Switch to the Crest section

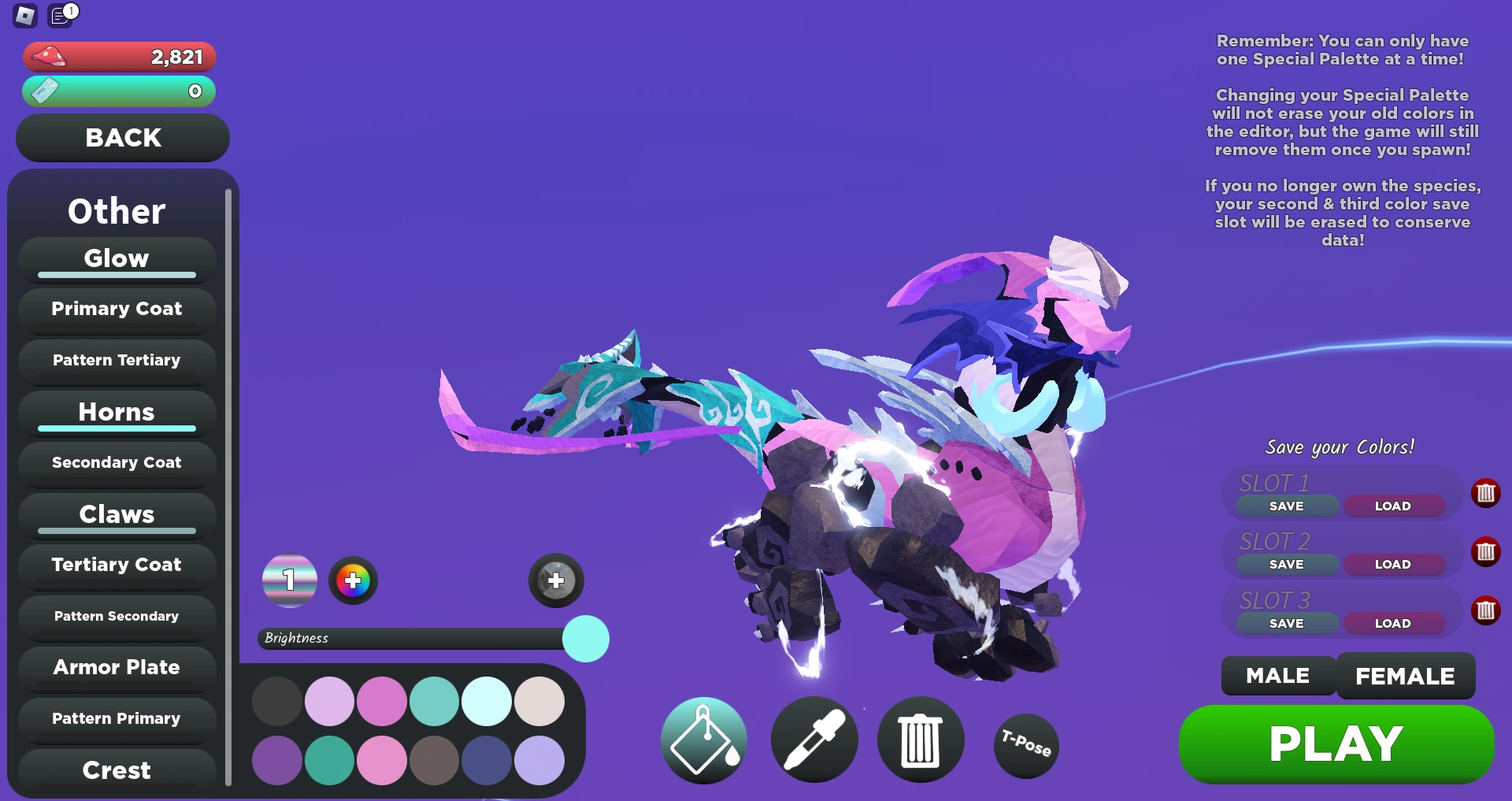tap(116, 769)
